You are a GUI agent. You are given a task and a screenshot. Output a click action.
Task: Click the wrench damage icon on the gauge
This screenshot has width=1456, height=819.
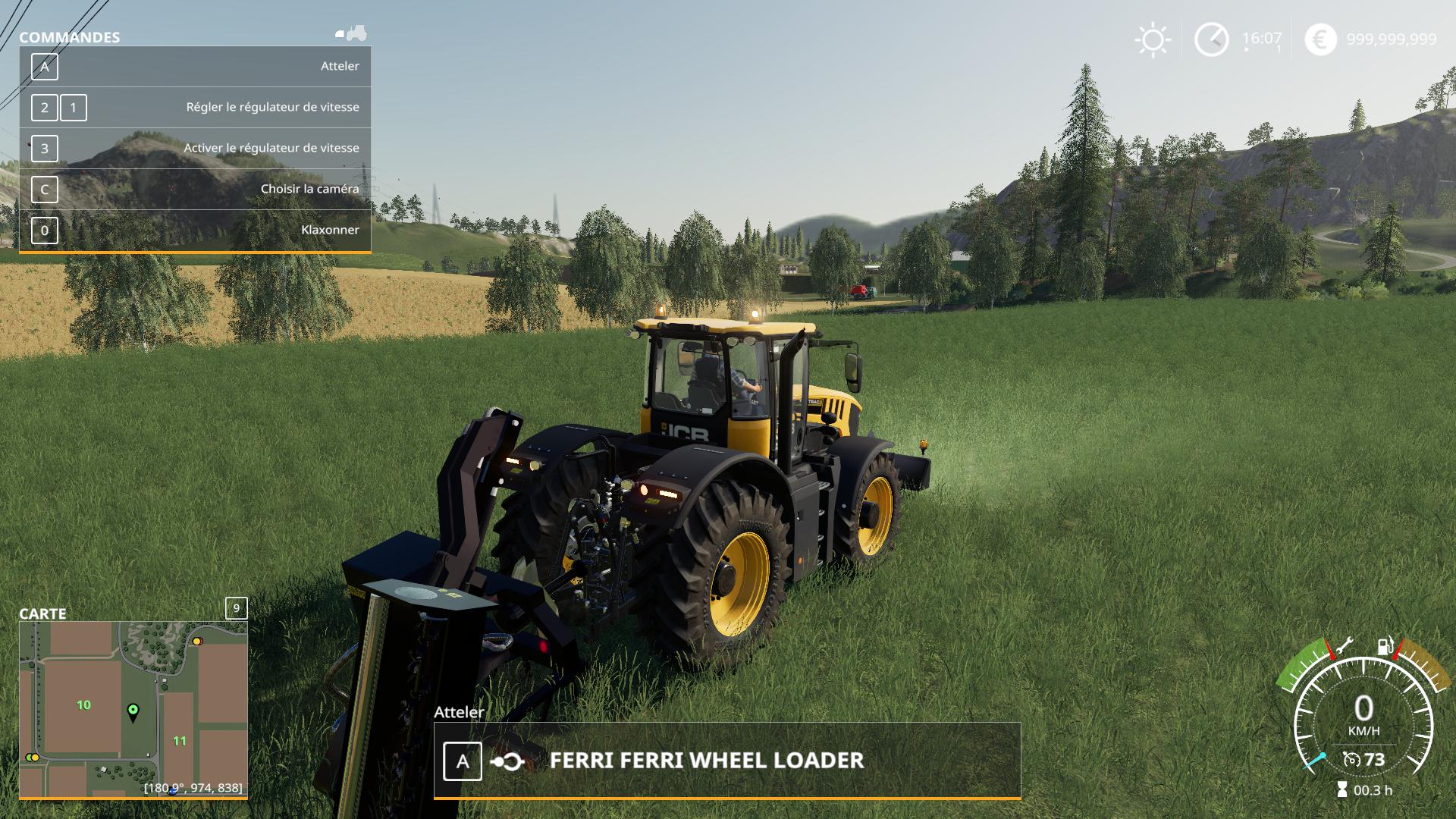pyautogui.click(x=1344, y=646)
